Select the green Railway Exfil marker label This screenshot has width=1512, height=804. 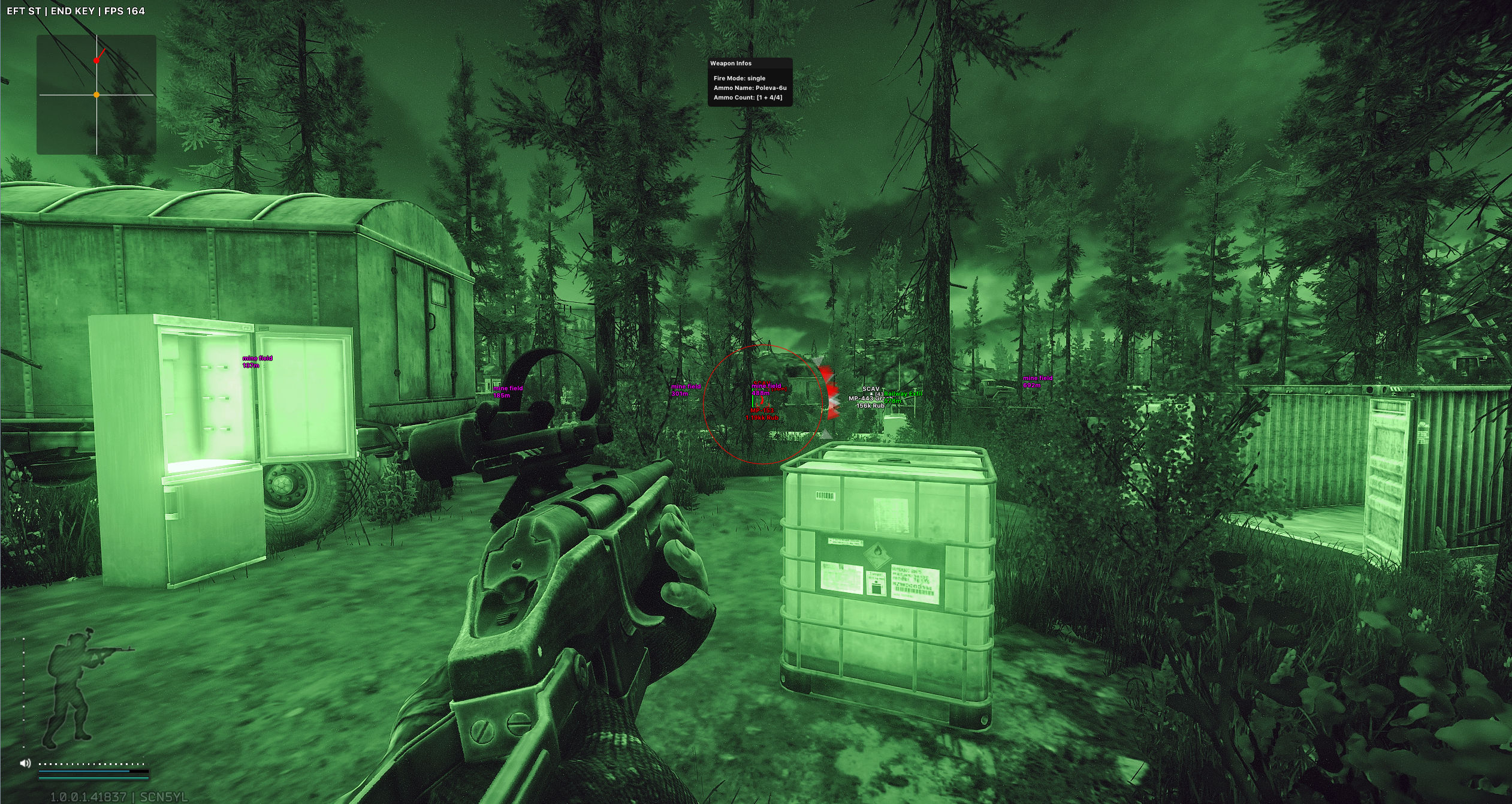pos(903,393)
